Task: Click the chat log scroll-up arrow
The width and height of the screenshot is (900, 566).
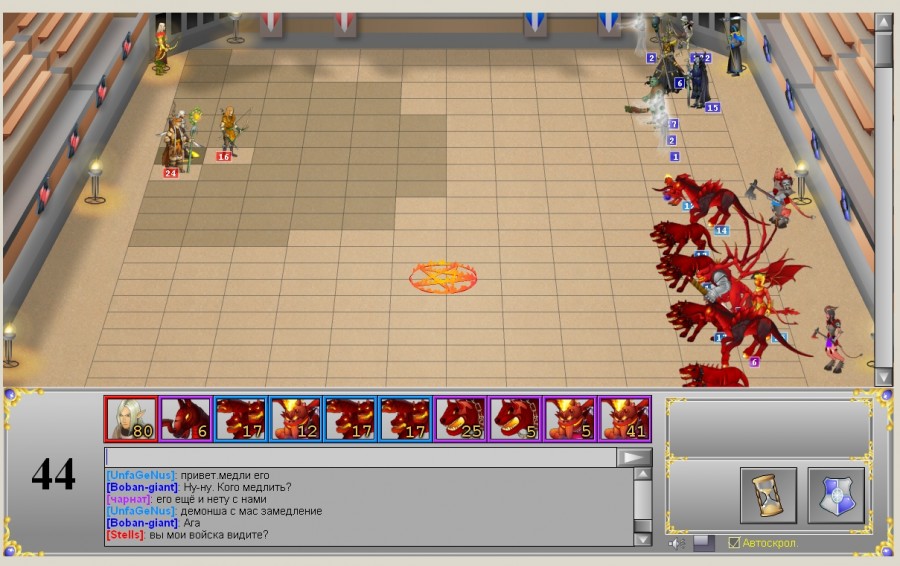Action: (642, 475)
